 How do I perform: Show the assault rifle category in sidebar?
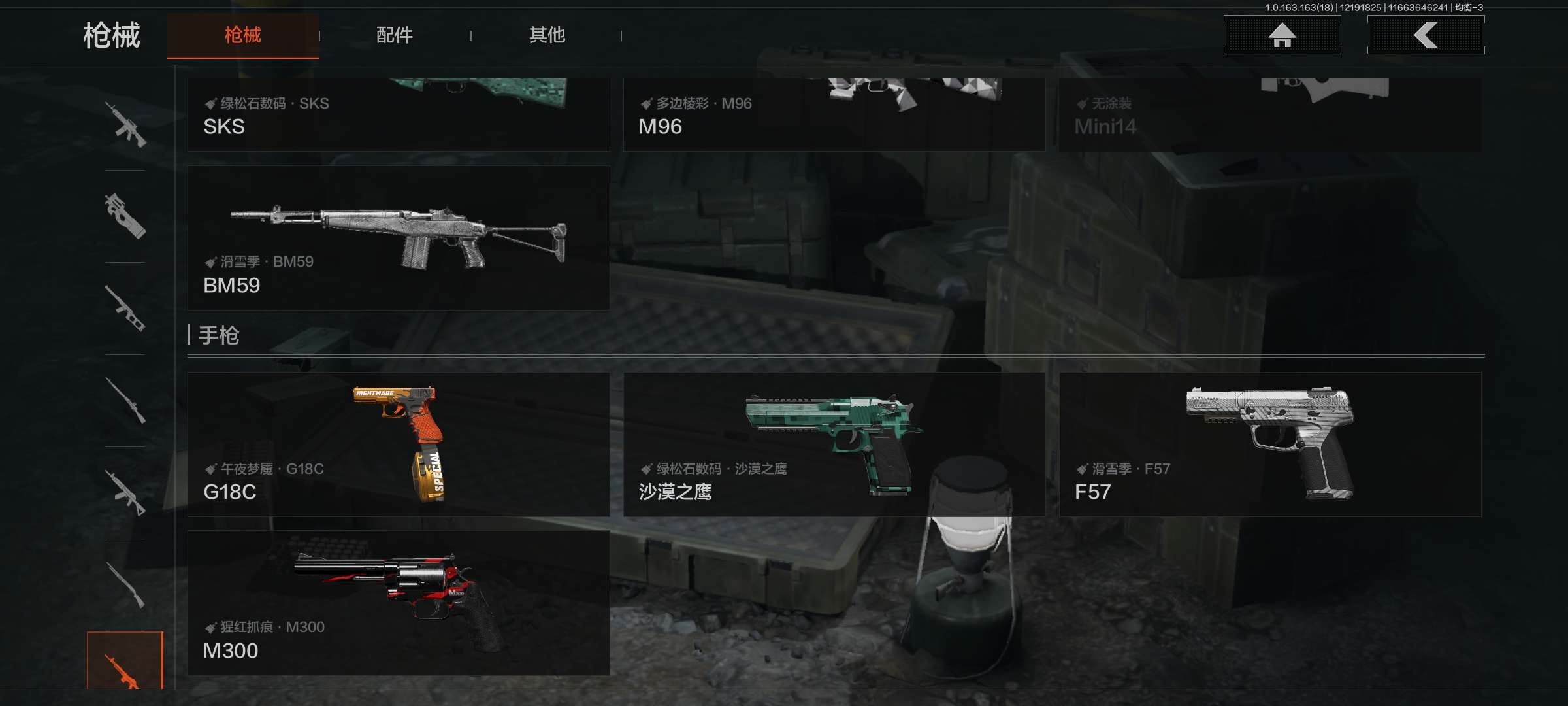pyautogui.click(x=125, y=124)
